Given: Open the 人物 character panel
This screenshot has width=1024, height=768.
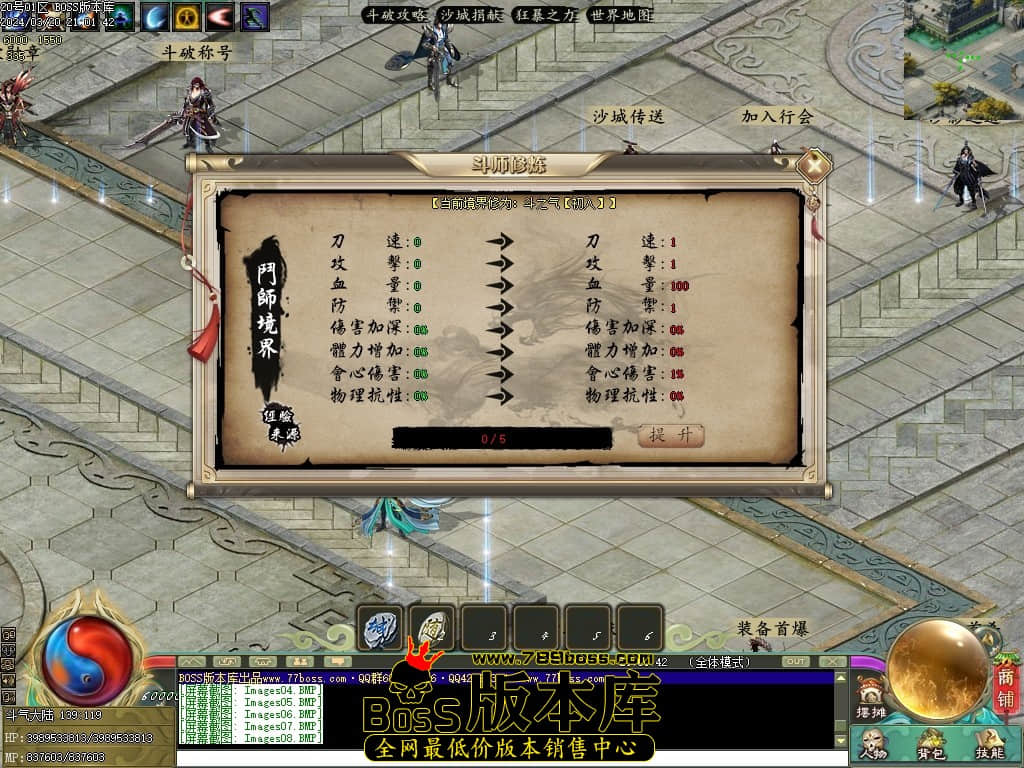Looking at the screenshot, I should coord(873,745).
